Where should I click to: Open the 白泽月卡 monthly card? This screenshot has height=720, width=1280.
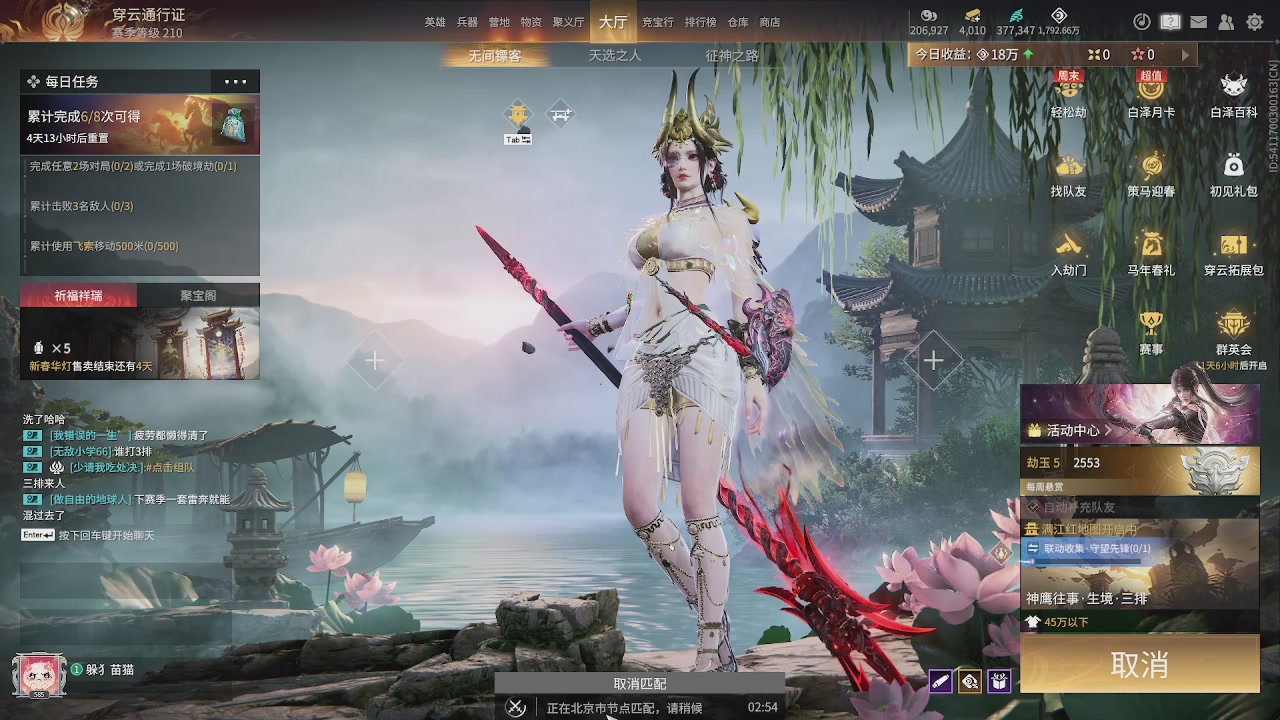click(1151, 95)
